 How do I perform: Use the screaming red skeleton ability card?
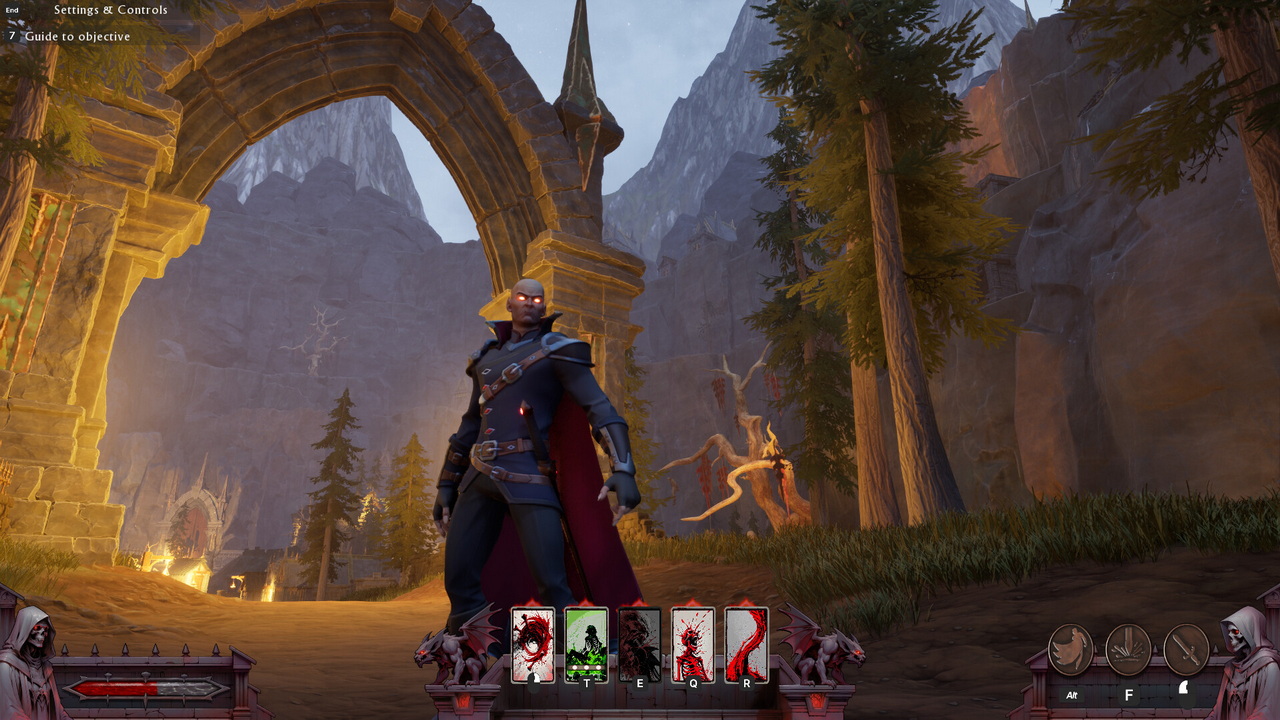coord(693,645)
